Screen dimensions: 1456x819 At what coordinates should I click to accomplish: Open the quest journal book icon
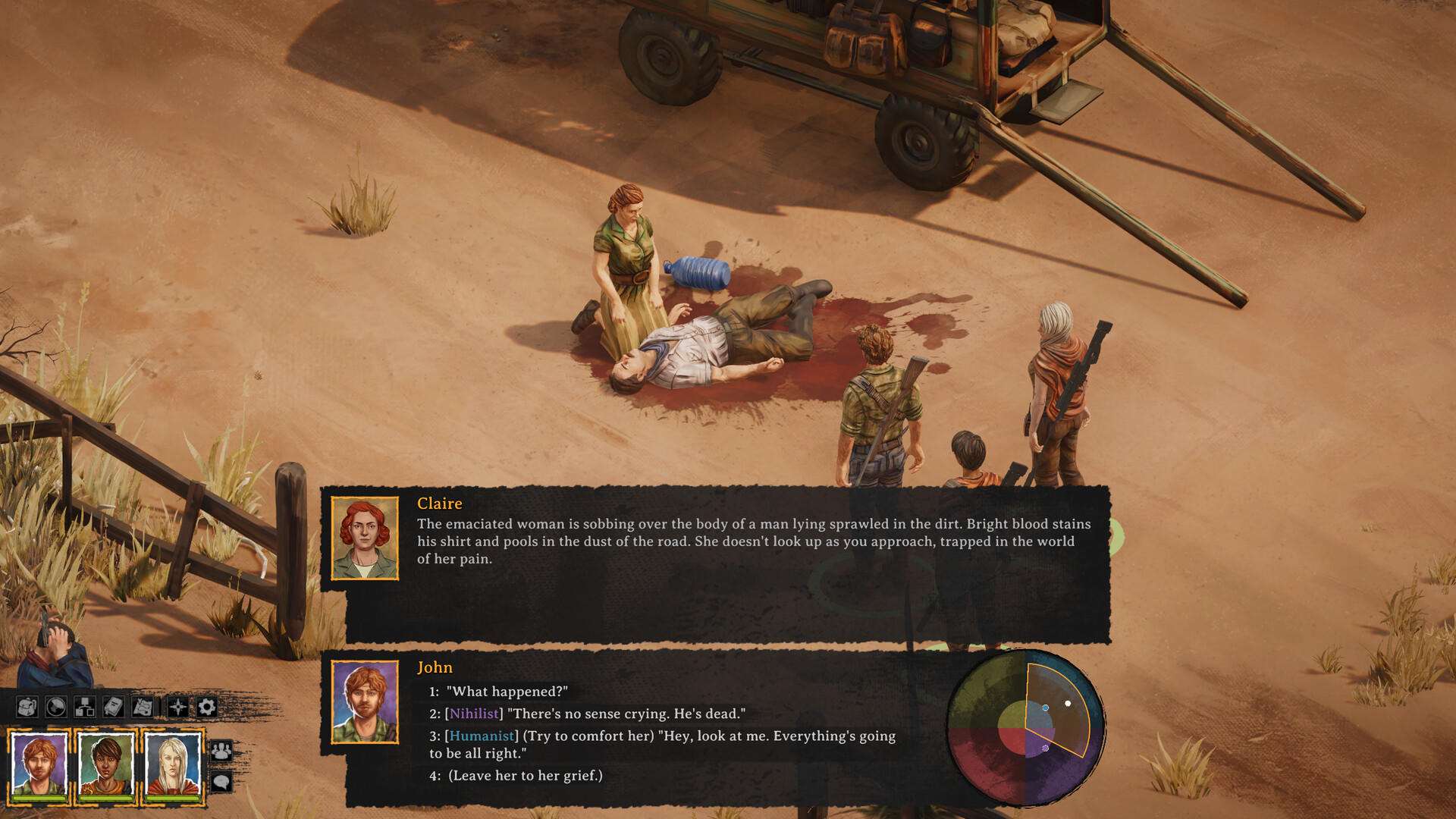point(112,707)
